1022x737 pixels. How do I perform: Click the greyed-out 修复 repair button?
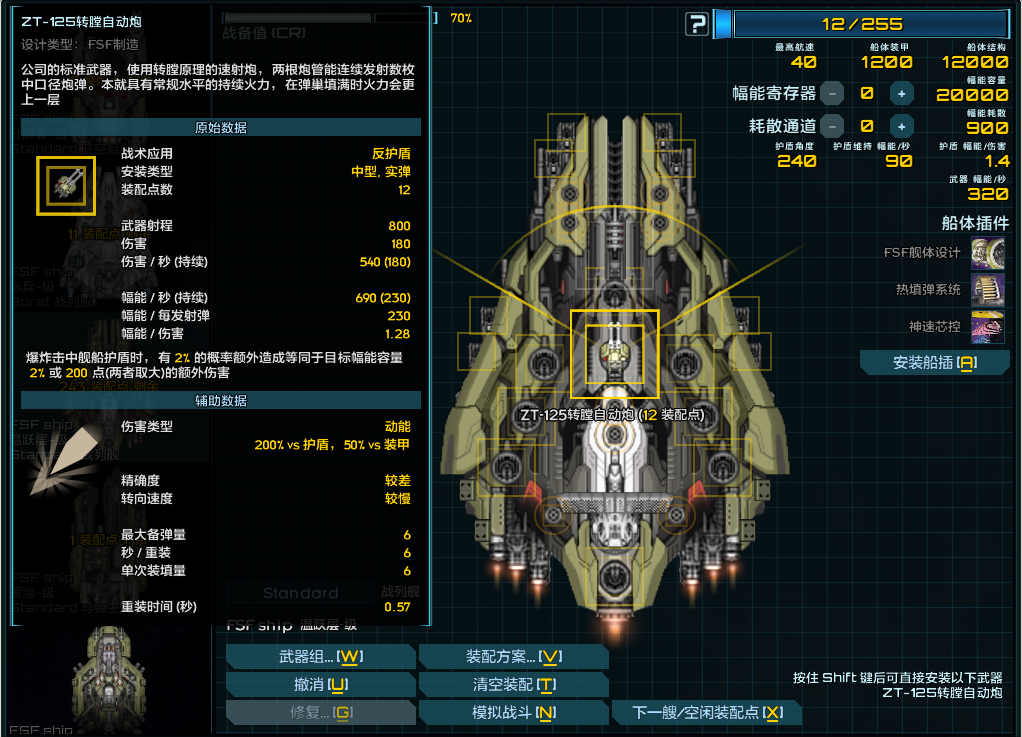[320, 713]
